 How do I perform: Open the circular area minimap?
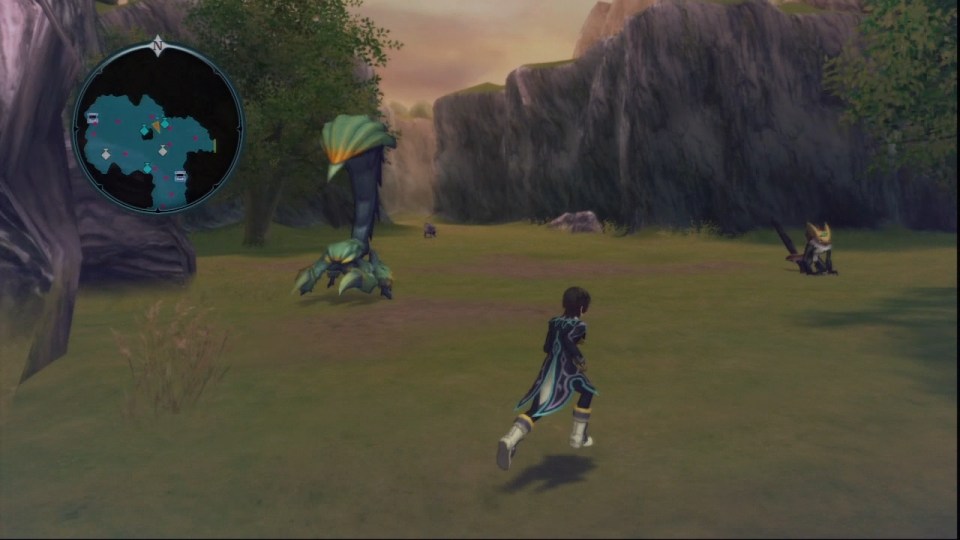[x=158, y=128]
